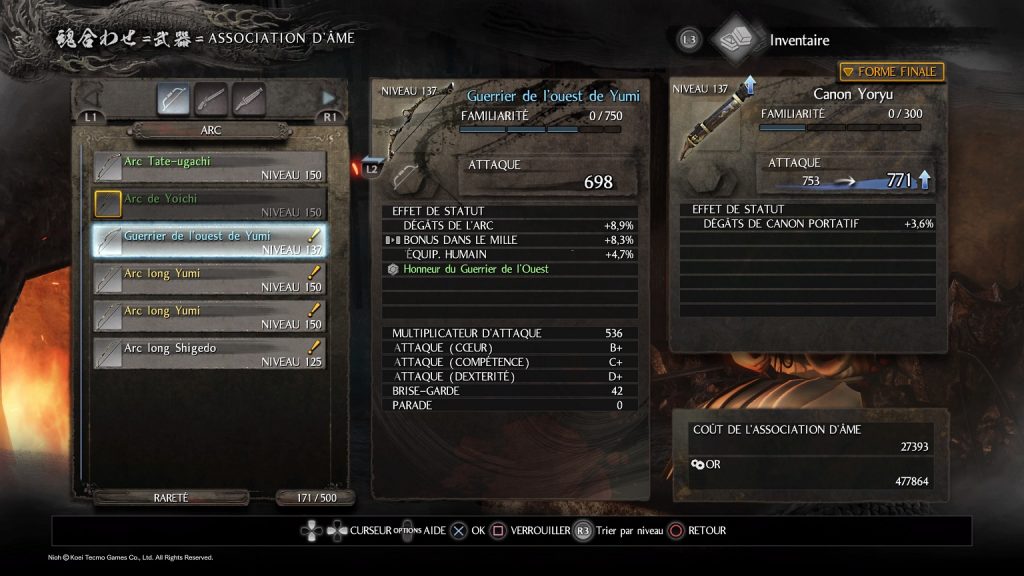The height and width of the screenshot is (576, 1024).
Task: Open the Inventaire icon
Action: pyautogui.click(x=736, y=40)
